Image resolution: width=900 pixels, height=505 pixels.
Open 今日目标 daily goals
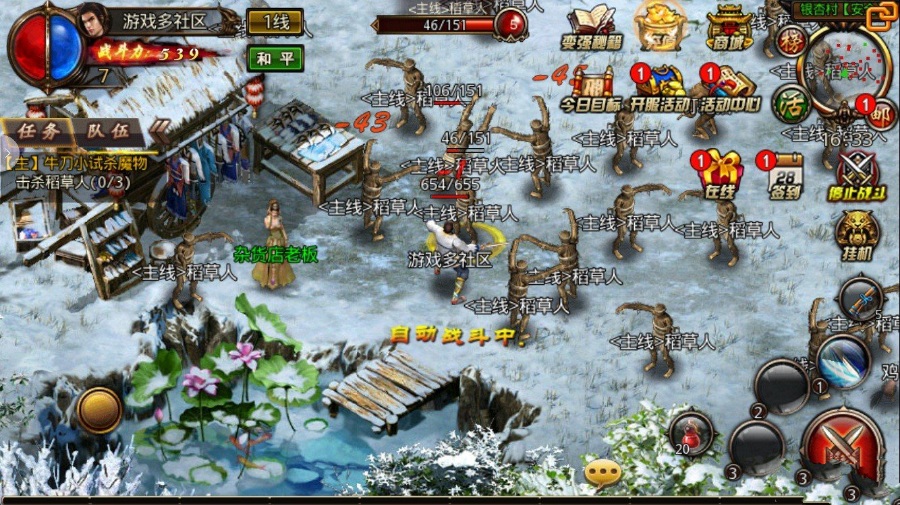(x=590, y=90)
